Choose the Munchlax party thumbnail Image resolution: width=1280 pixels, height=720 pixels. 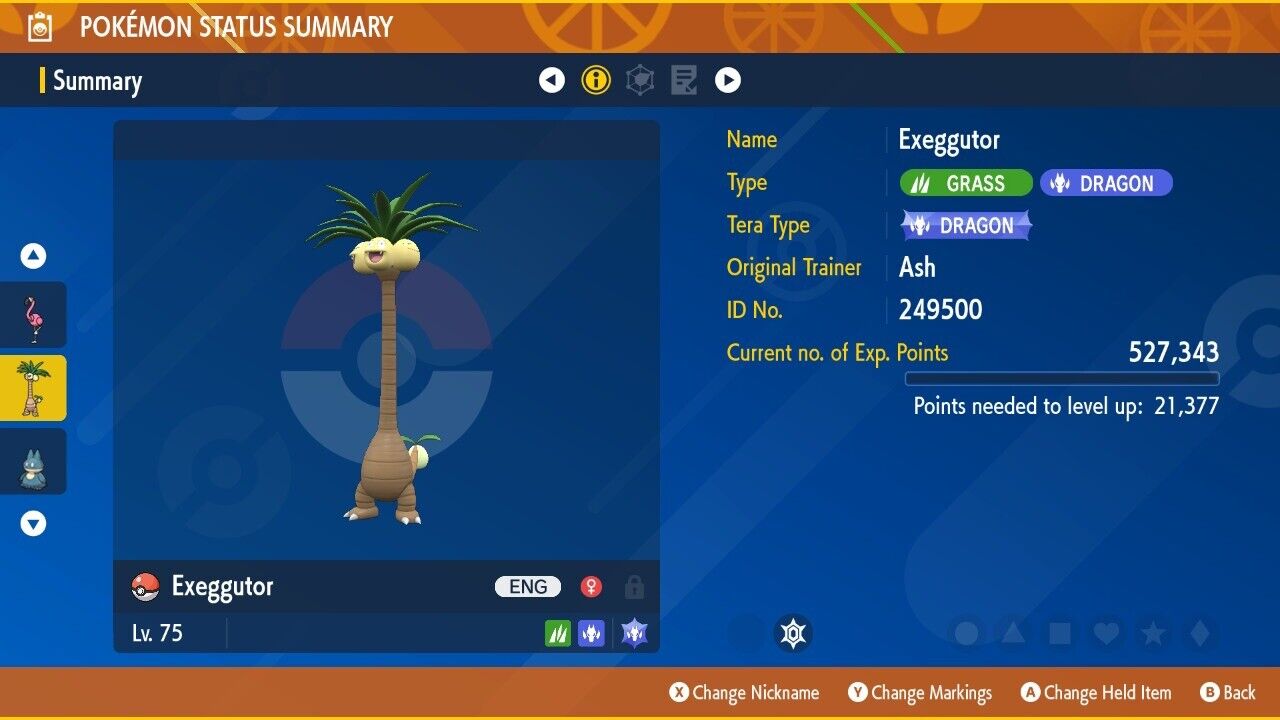[x=33, y=461]
